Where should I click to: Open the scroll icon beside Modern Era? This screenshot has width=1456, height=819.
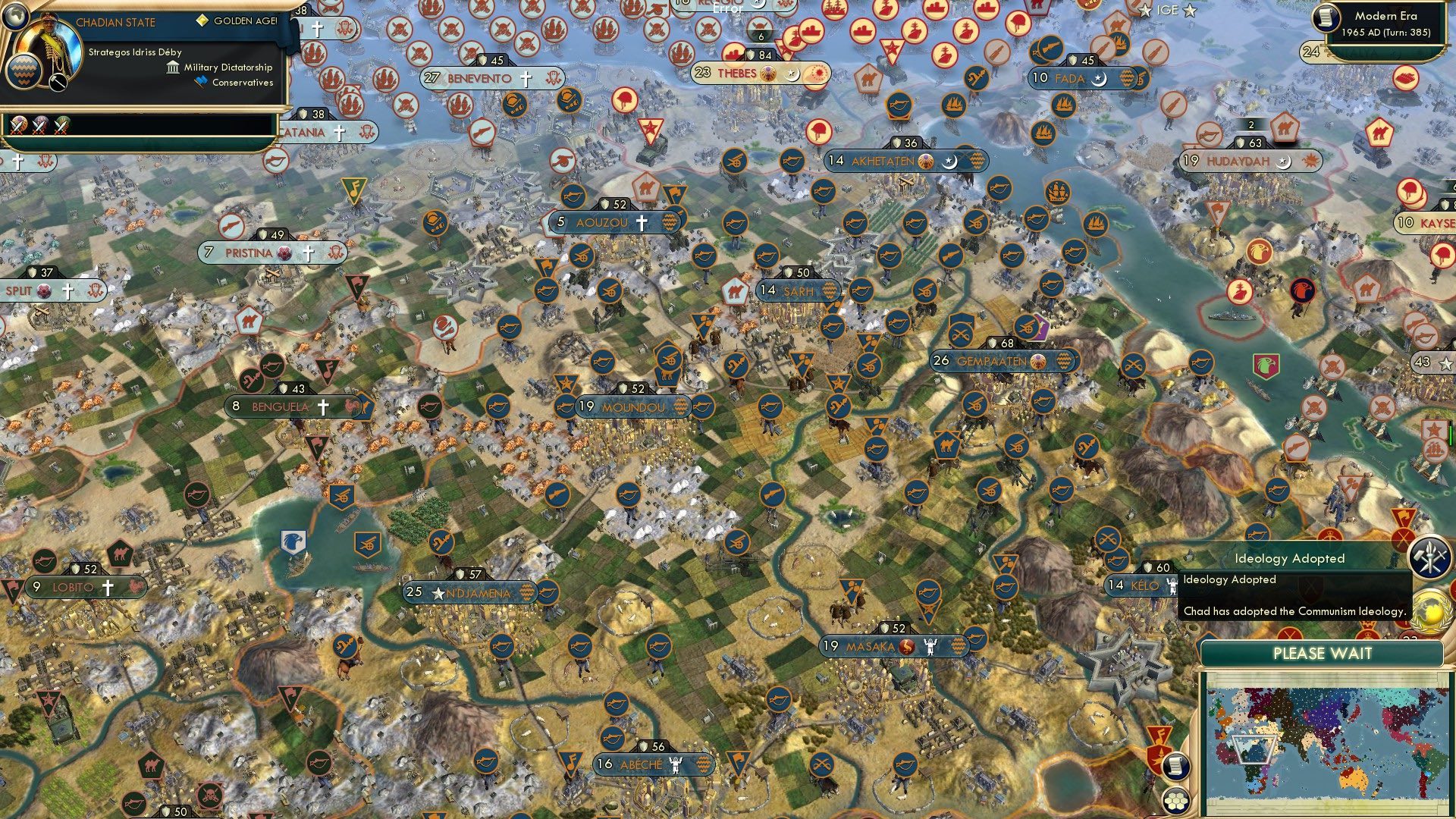click(x=1324, y=17)
